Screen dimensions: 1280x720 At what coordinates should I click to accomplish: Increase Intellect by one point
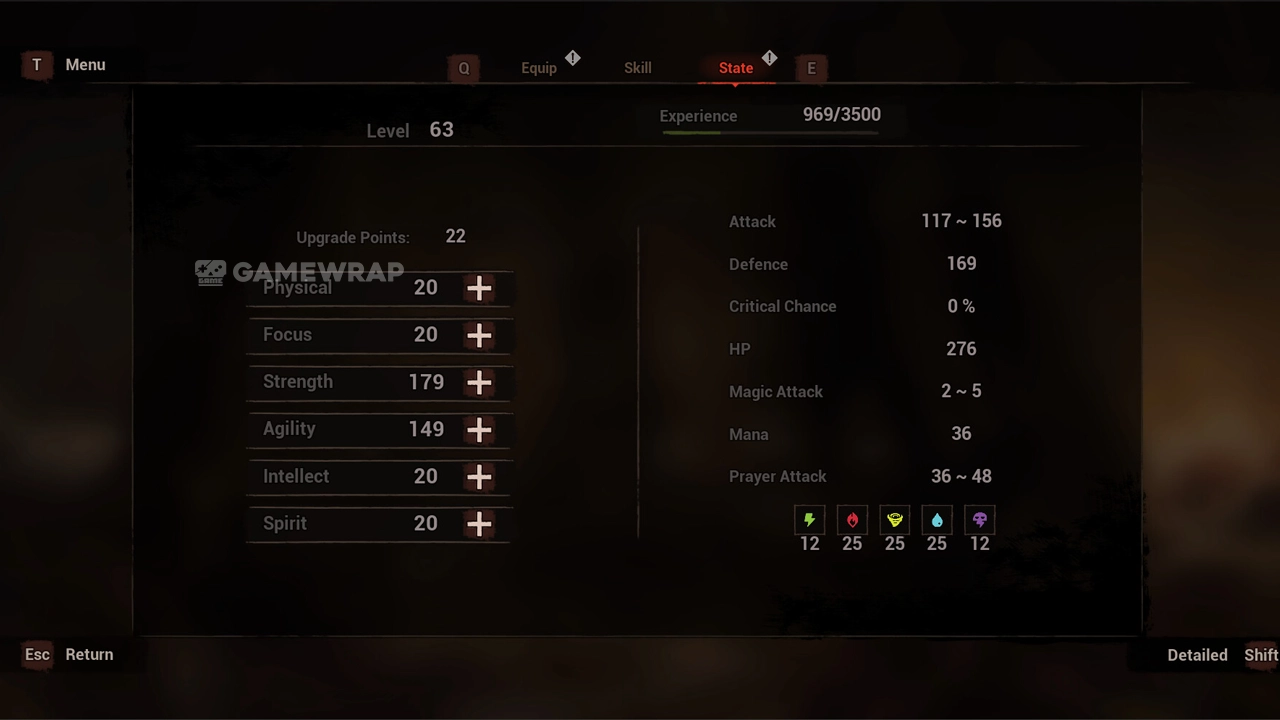click(479, 477)
